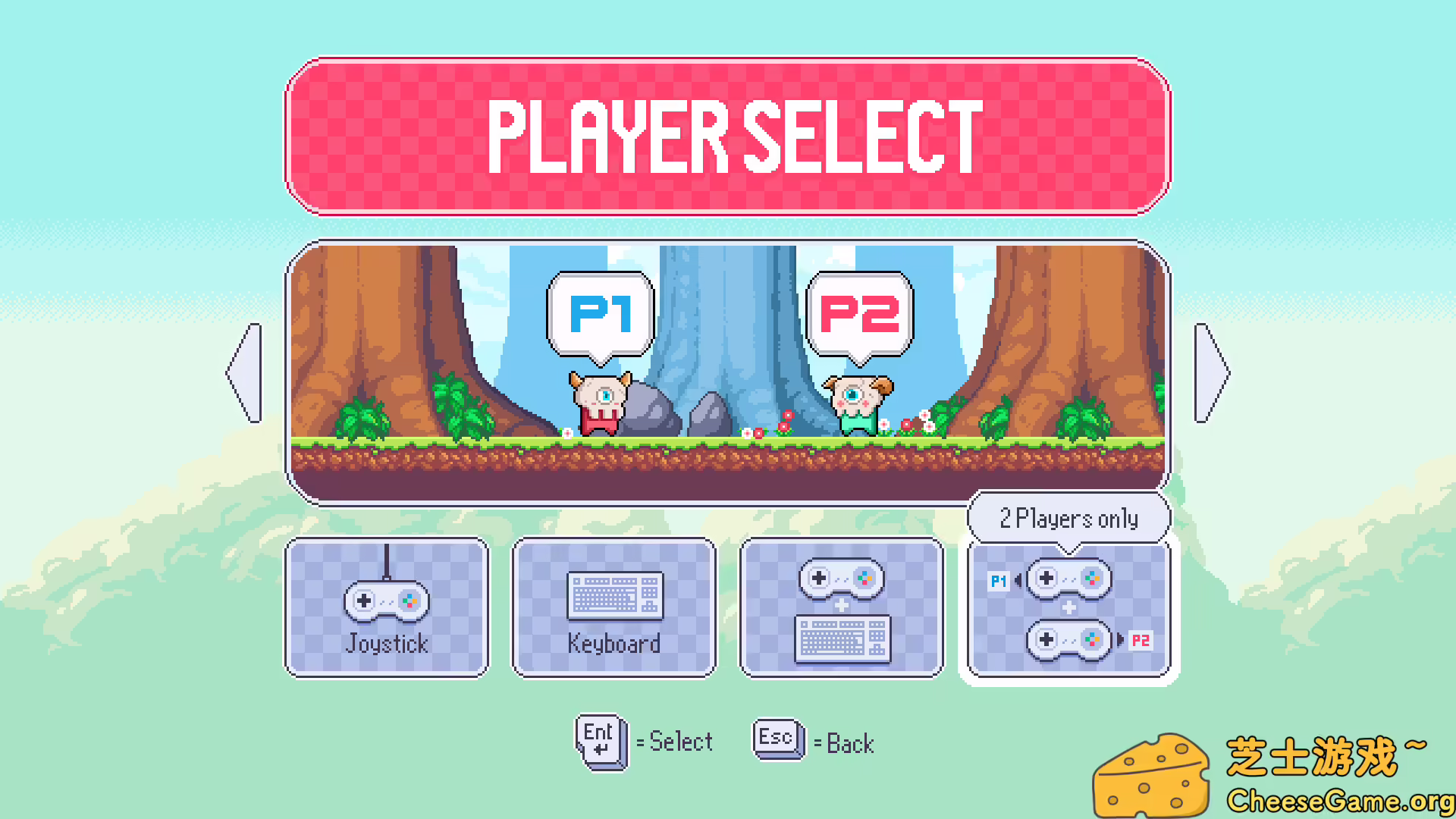This screenshot has height=819, width=1456.
Task: Click the P1 gamepad icon
Action: pyautogui.click(x=1068, y=579)
